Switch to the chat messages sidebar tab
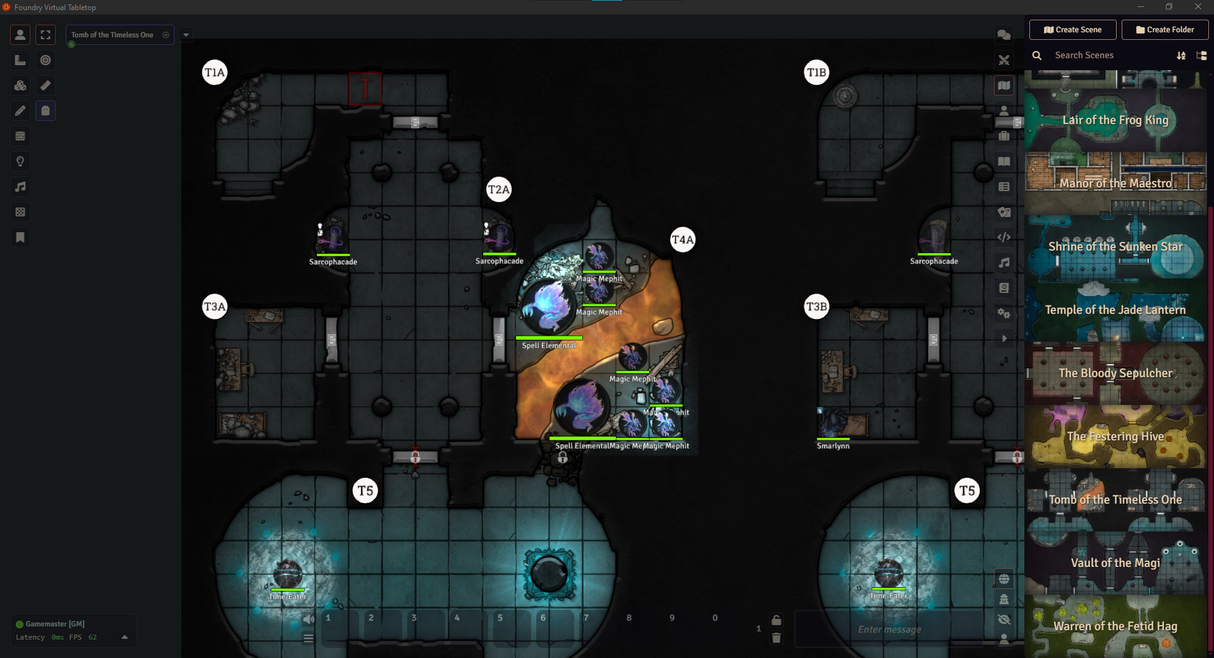Image resolution: width=1214 pixels, height=658 pixels. (1004, 35)
